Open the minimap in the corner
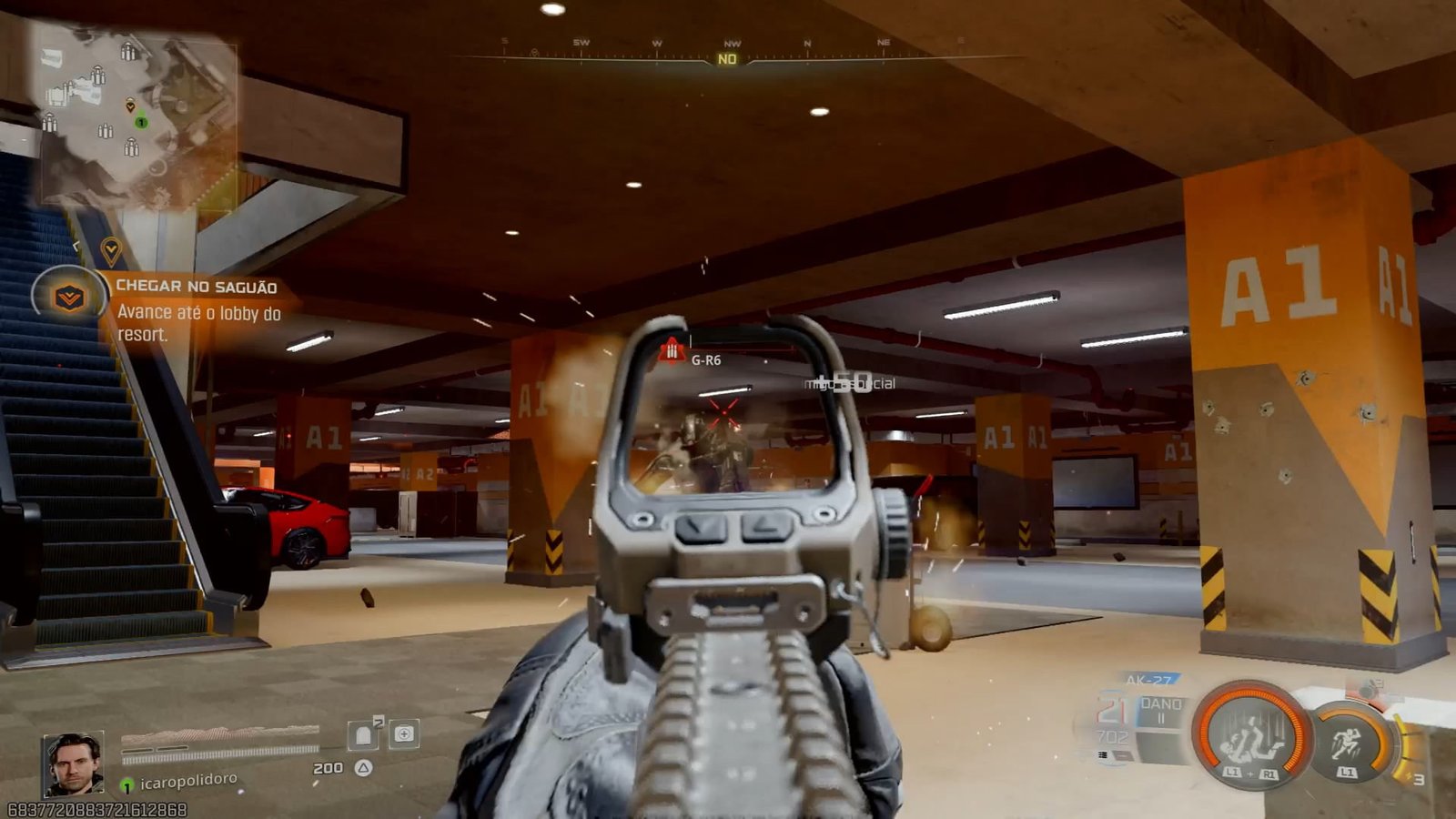Image resolution: width=1456 pixels, height=819 pixels. coord(136,114)
